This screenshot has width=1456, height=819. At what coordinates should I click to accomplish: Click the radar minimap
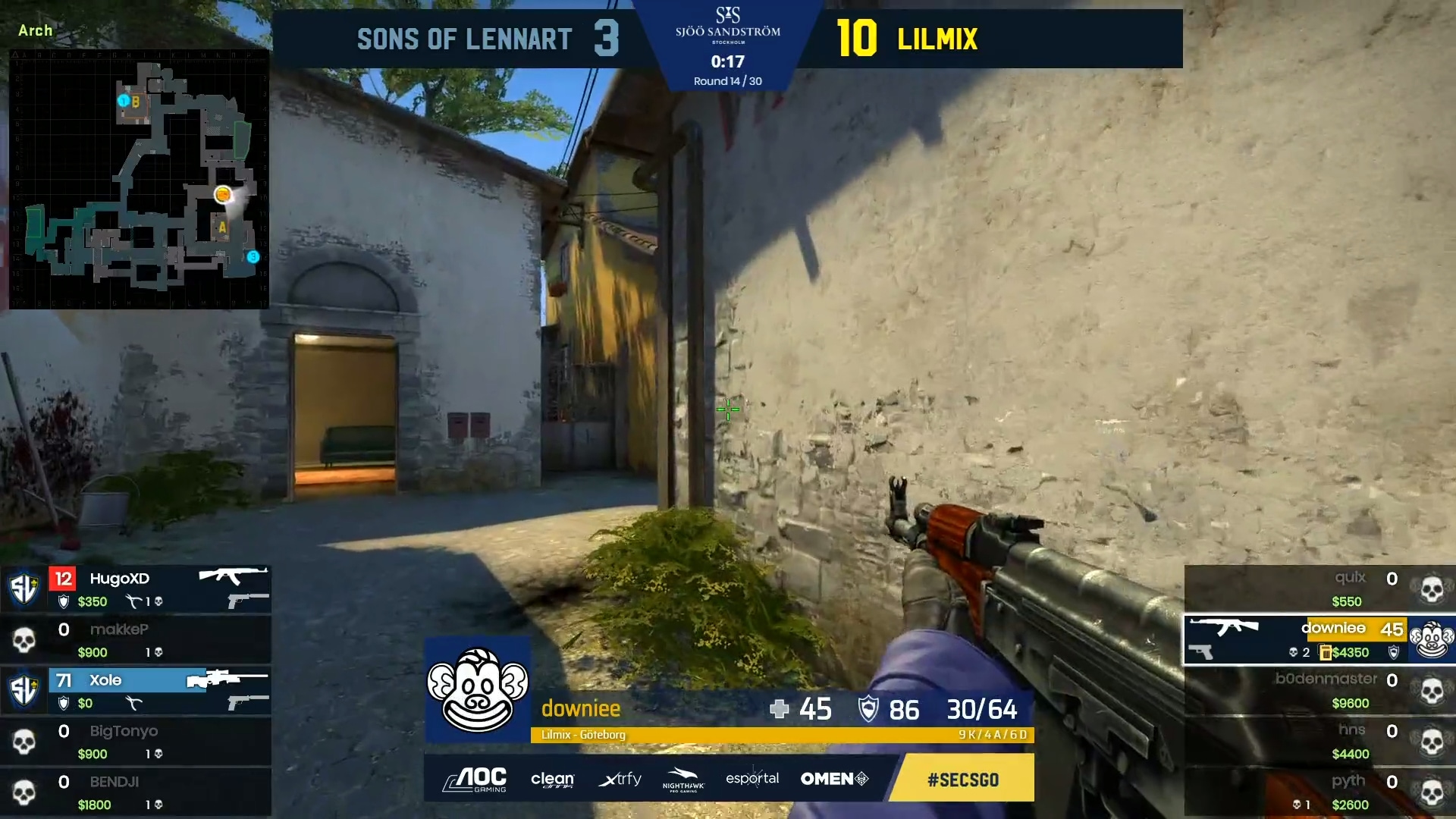[139, 180]
